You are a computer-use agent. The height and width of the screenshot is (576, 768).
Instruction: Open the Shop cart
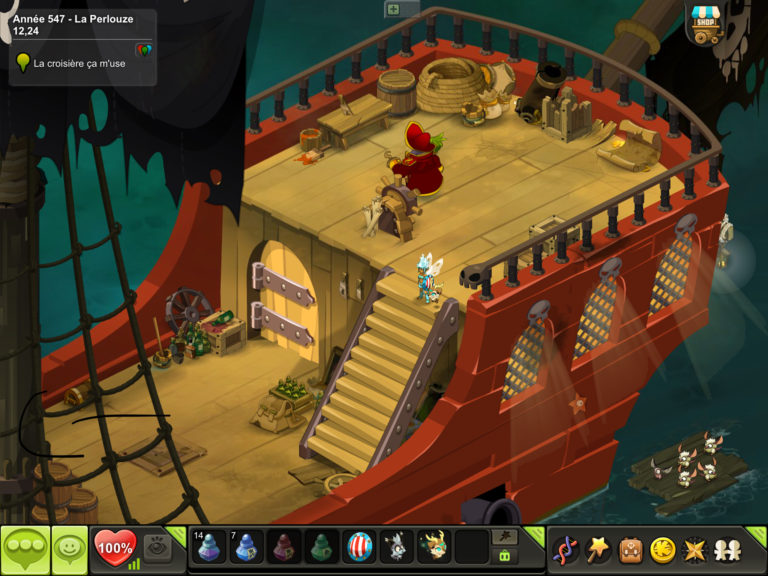pyautogui.click(x=707, y=24)
